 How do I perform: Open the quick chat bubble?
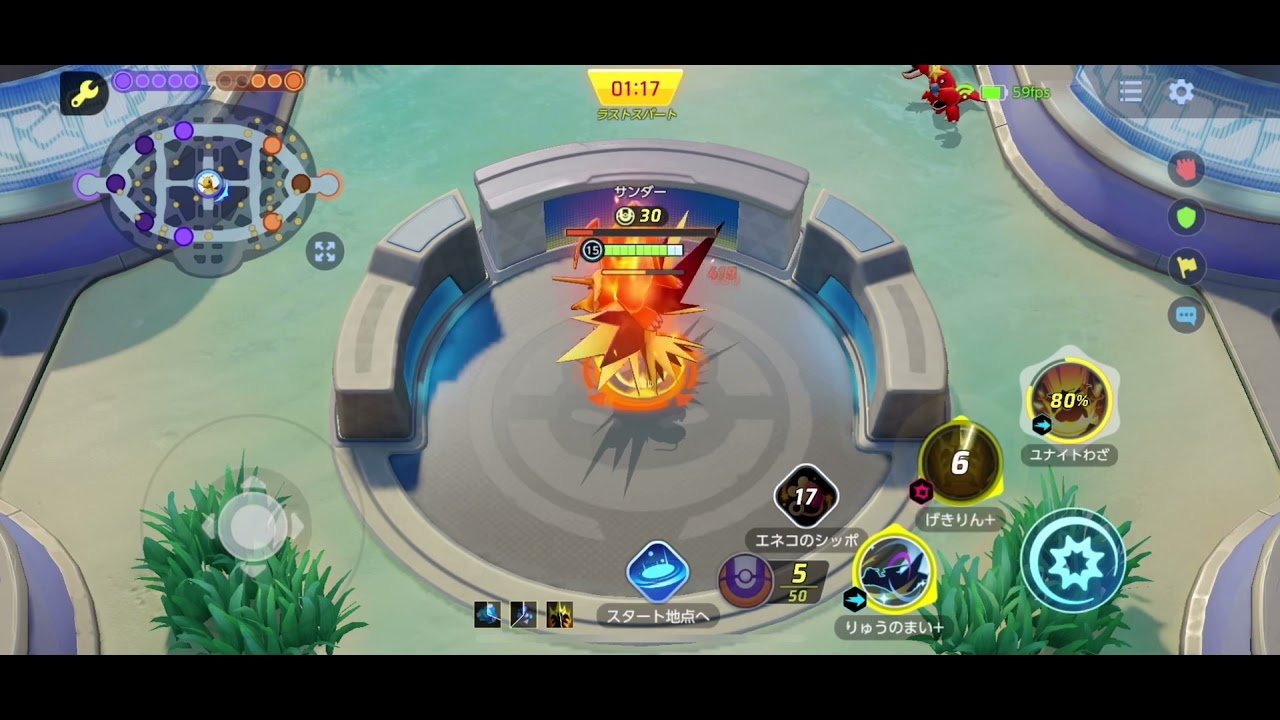(x=1186, y=316)
